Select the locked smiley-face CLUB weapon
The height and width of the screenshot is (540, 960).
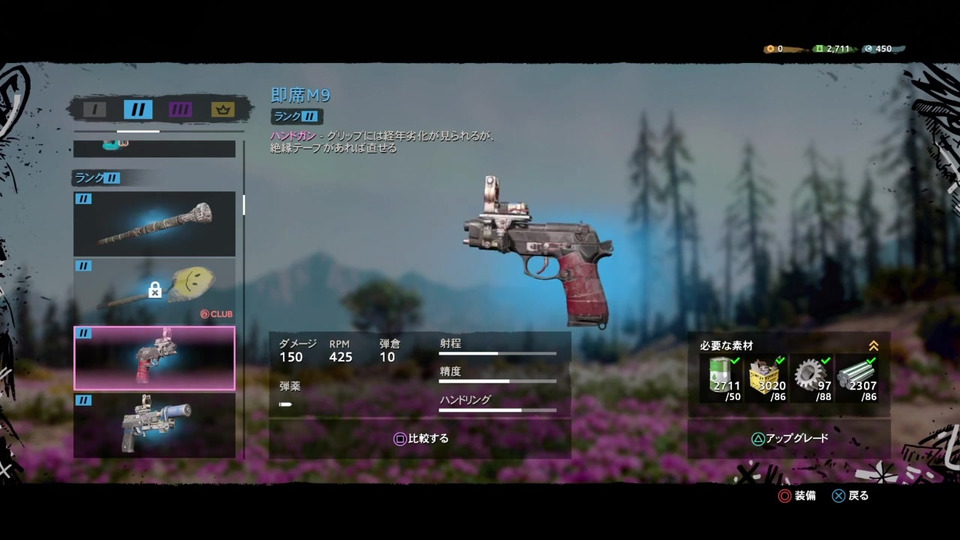click(155, 290)
